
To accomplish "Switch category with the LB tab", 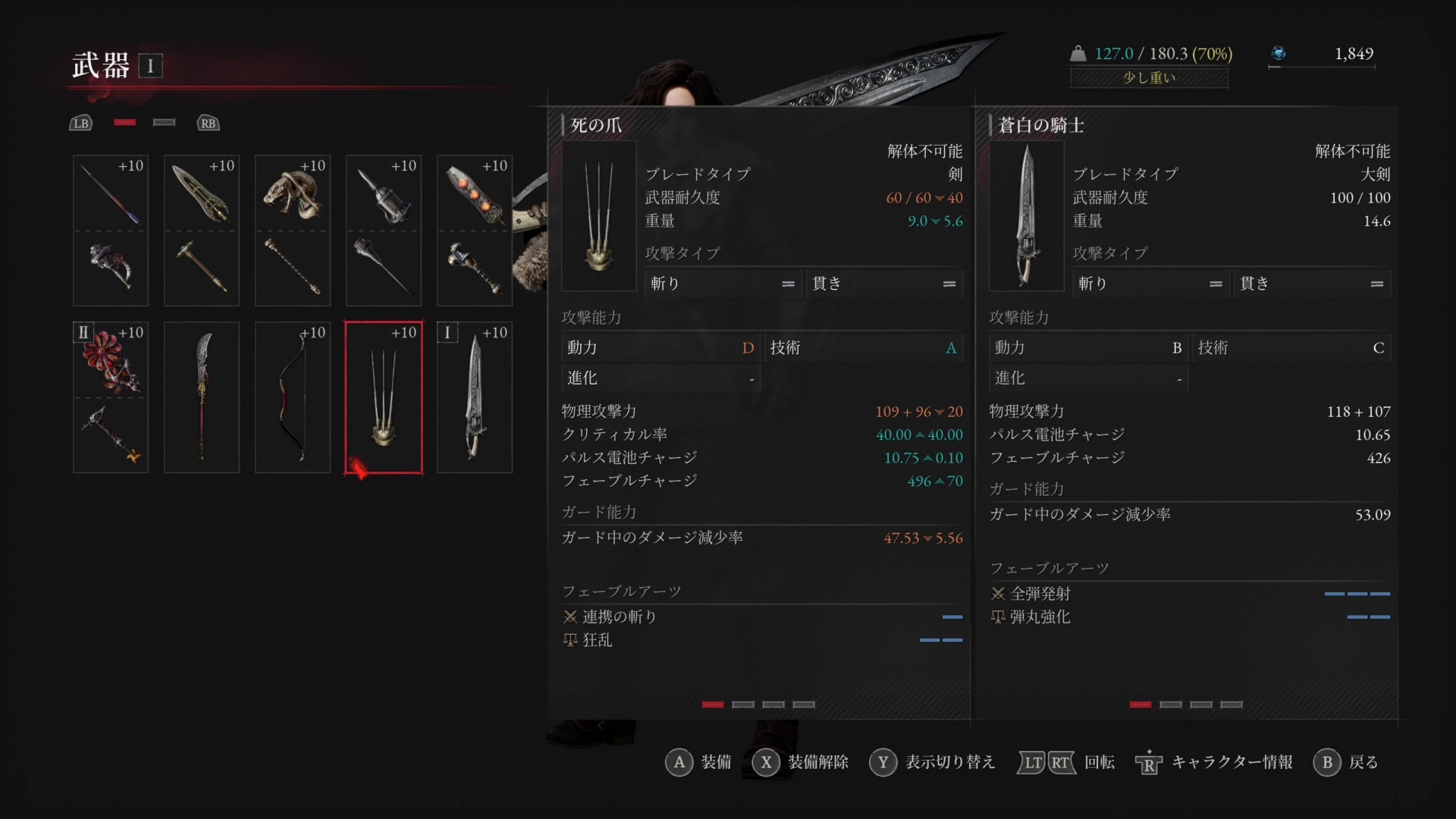I will tap(80, 122).
